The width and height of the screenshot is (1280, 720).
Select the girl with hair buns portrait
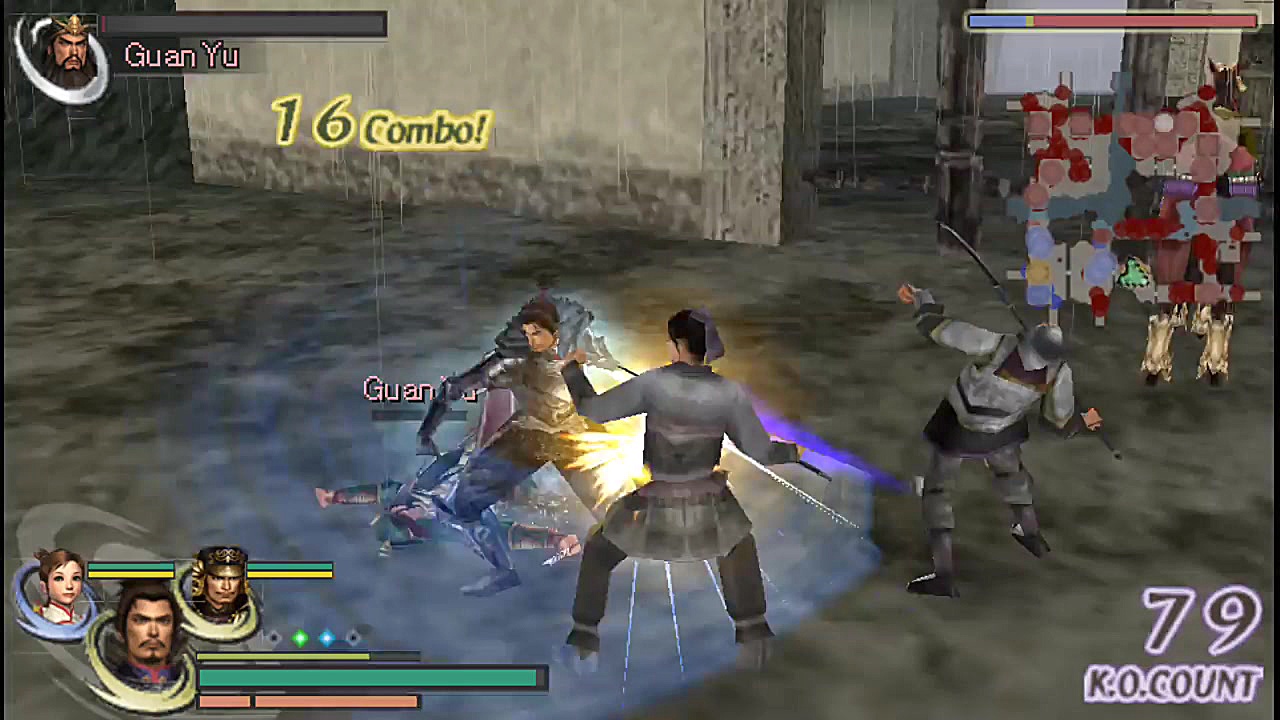(58, 586)
